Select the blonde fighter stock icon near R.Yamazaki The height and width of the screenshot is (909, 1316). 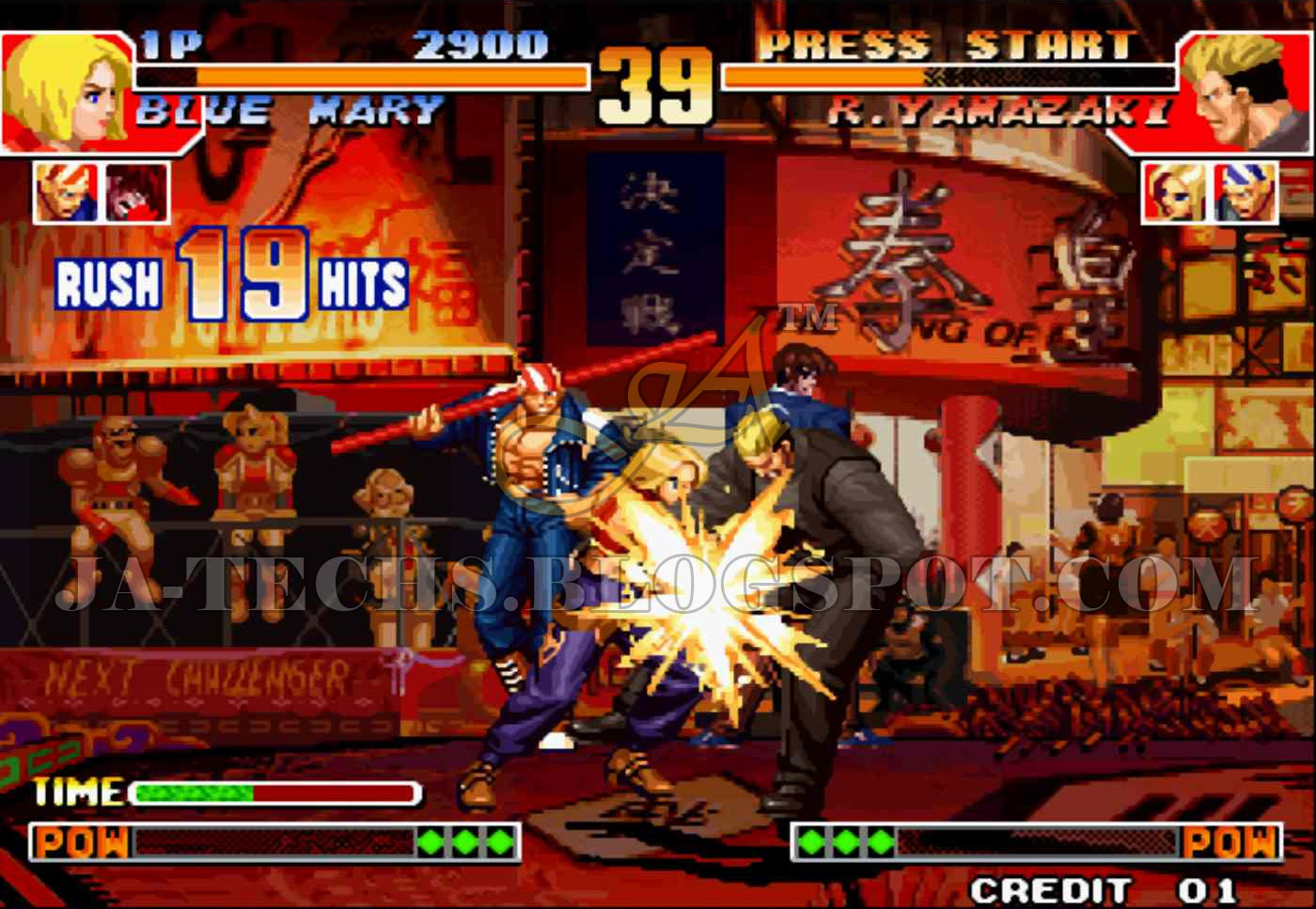pyautogui.click(x=1175, y=193)
